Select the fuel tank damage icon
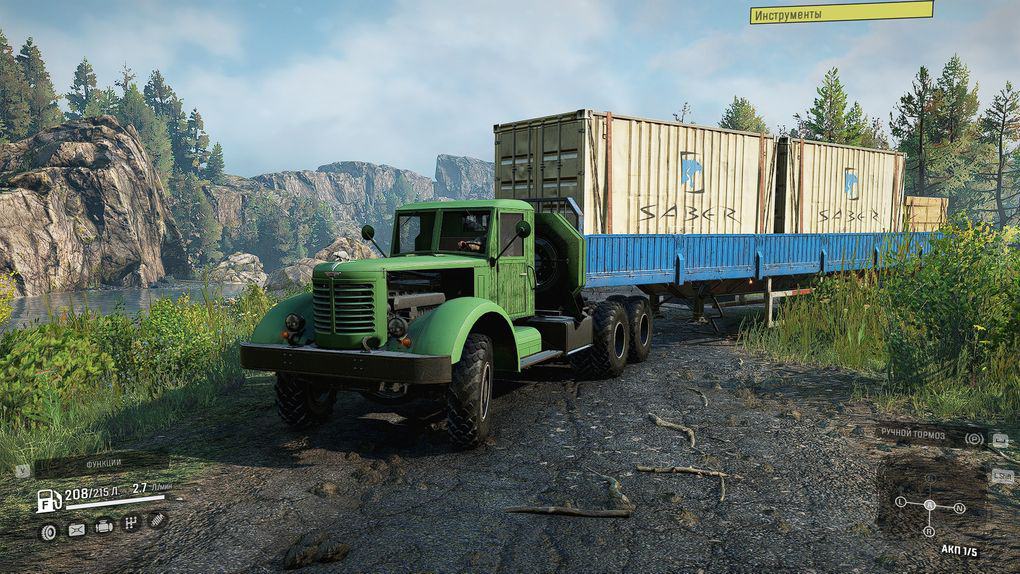The width and height of the screenshot is (1020, 574). point(76,530)
